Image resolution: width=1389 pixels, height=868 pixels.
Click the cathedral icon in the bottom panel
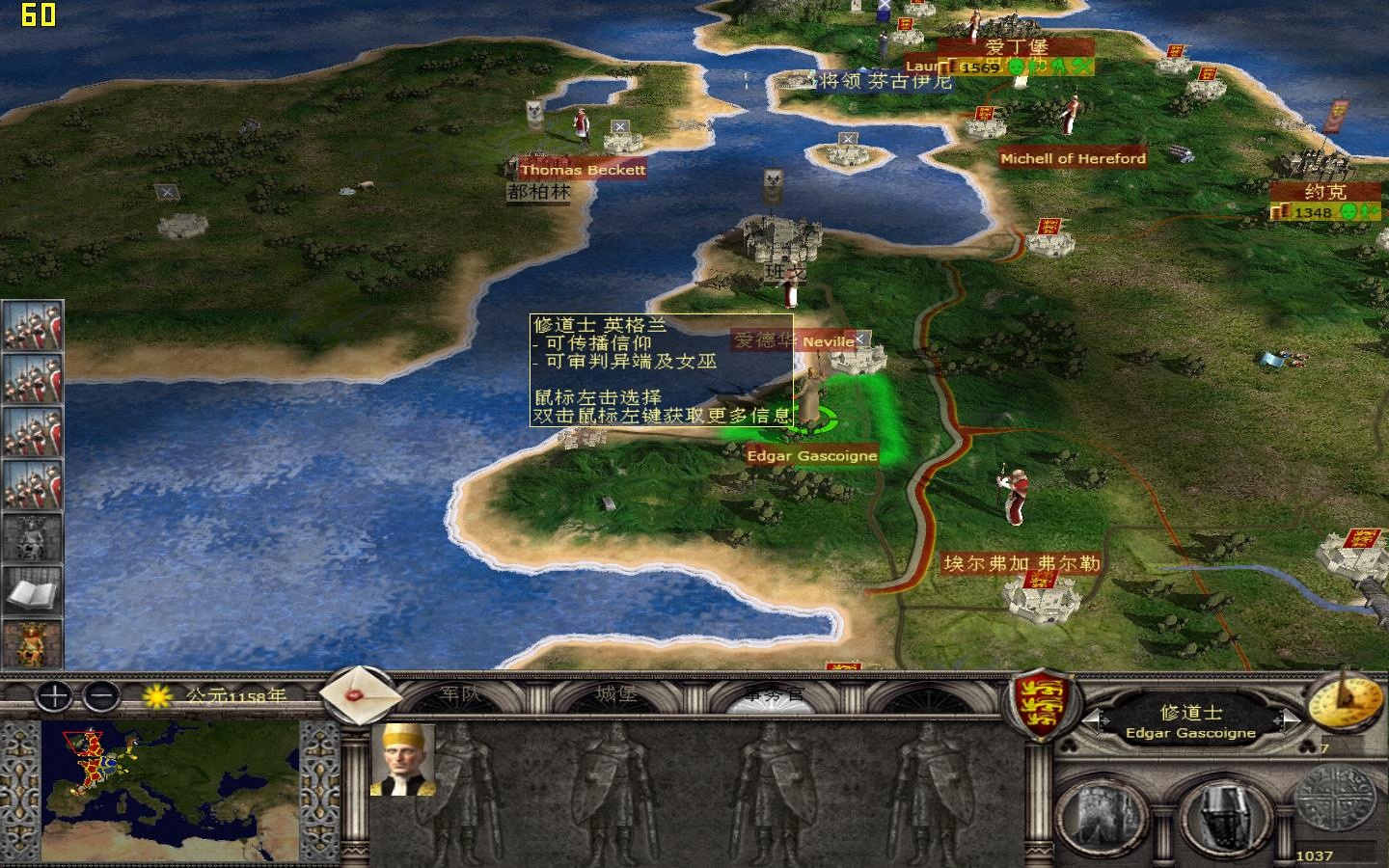click(x=1100, y=815)
